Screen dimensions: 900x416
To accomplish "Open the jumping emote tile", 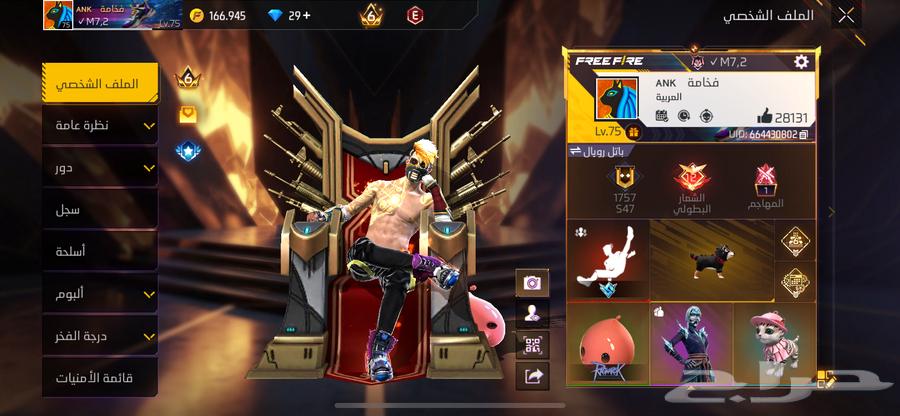I will (606, 258).
